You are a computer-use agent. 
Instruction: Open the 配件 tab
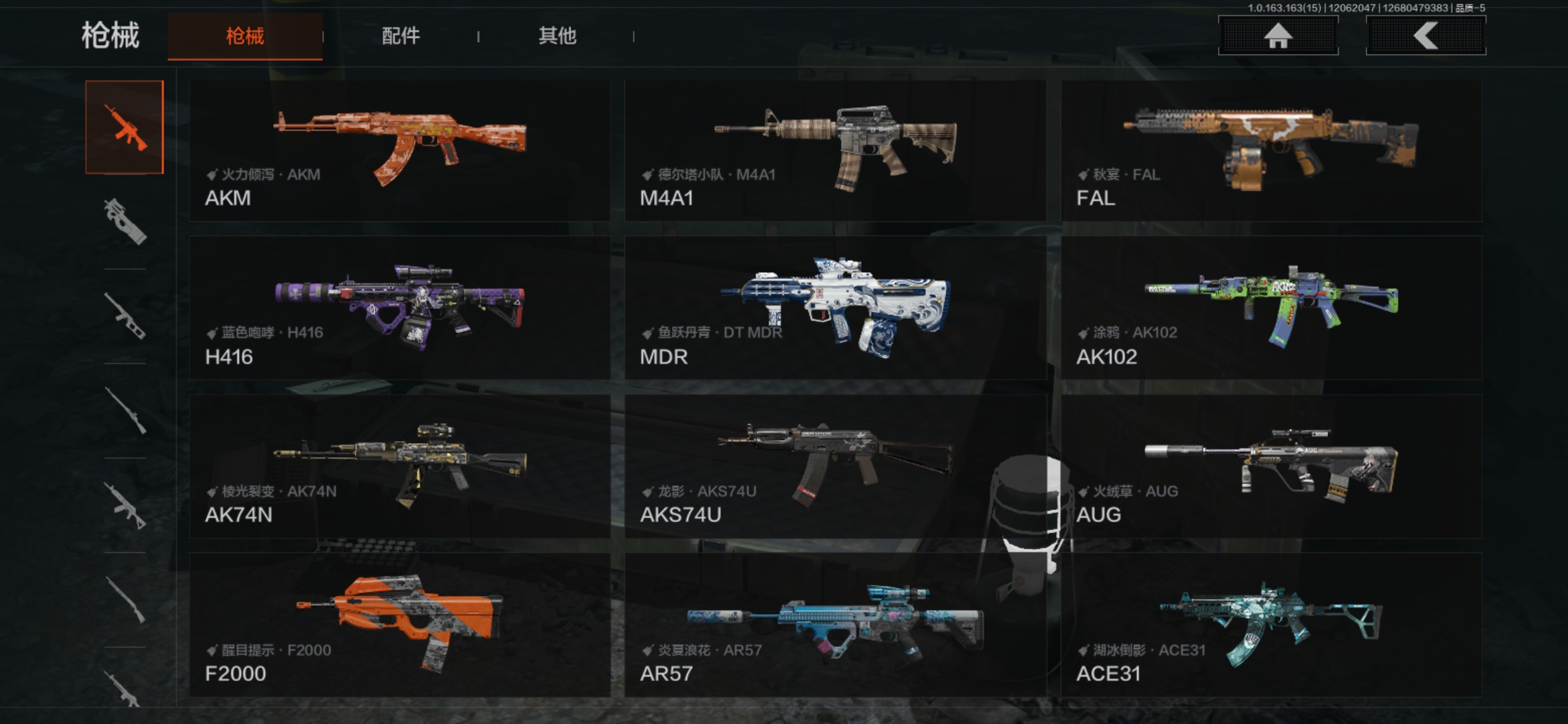point(401,36)
